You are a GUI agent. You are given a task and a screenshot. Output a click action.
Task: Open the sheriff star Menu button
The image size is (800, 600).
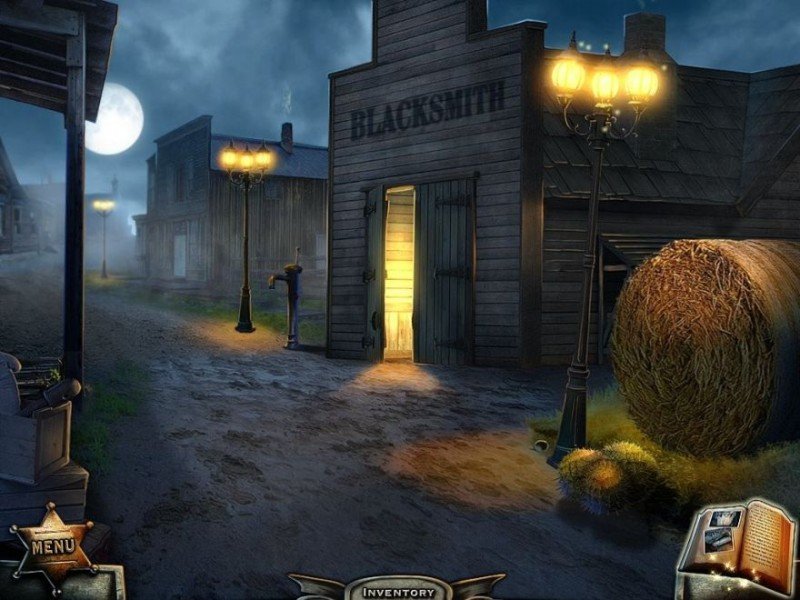(x=53, y=547)
